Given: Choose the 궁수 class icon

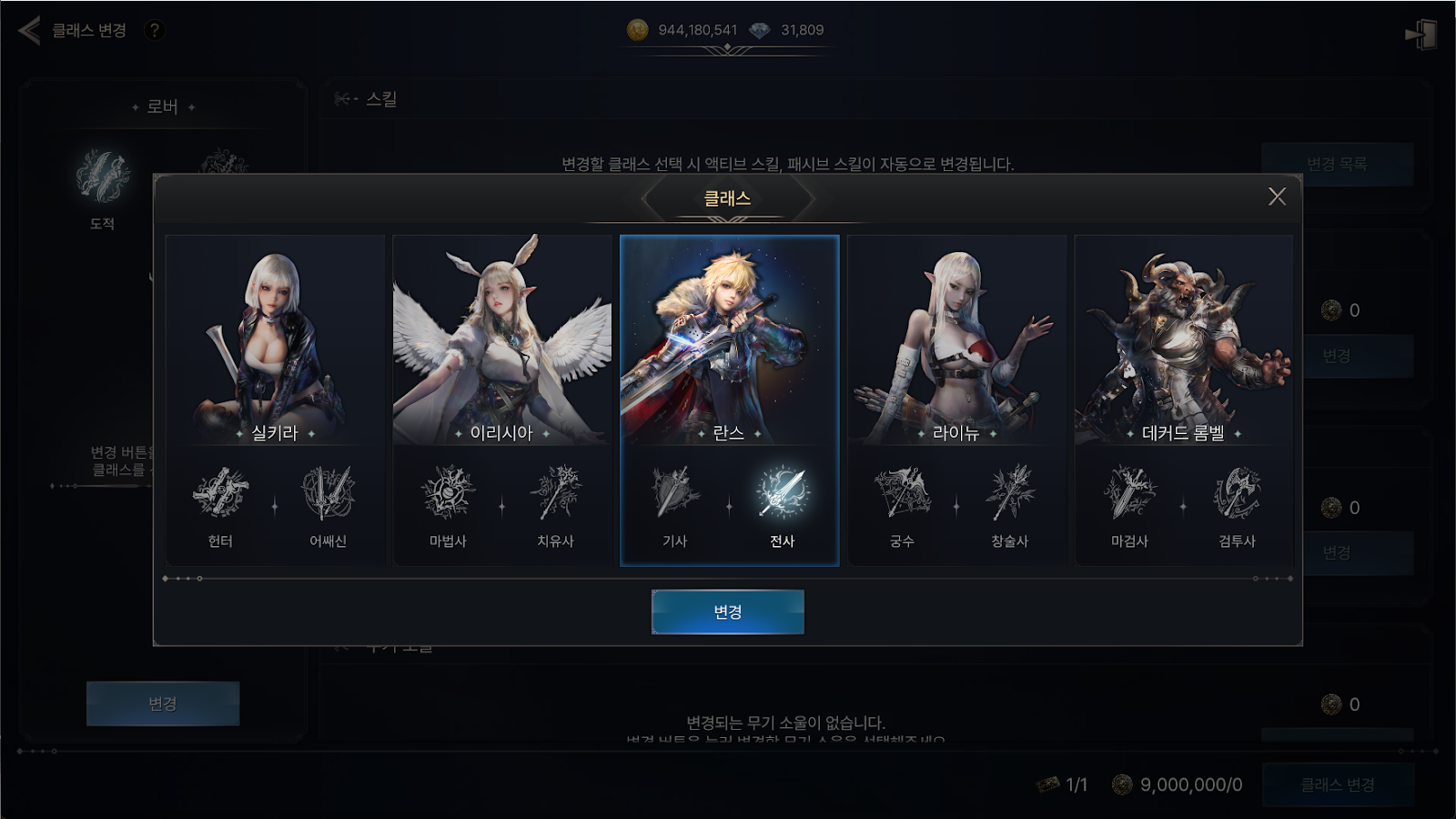Looking at the screenshot, I should click(x=902, y=494).
